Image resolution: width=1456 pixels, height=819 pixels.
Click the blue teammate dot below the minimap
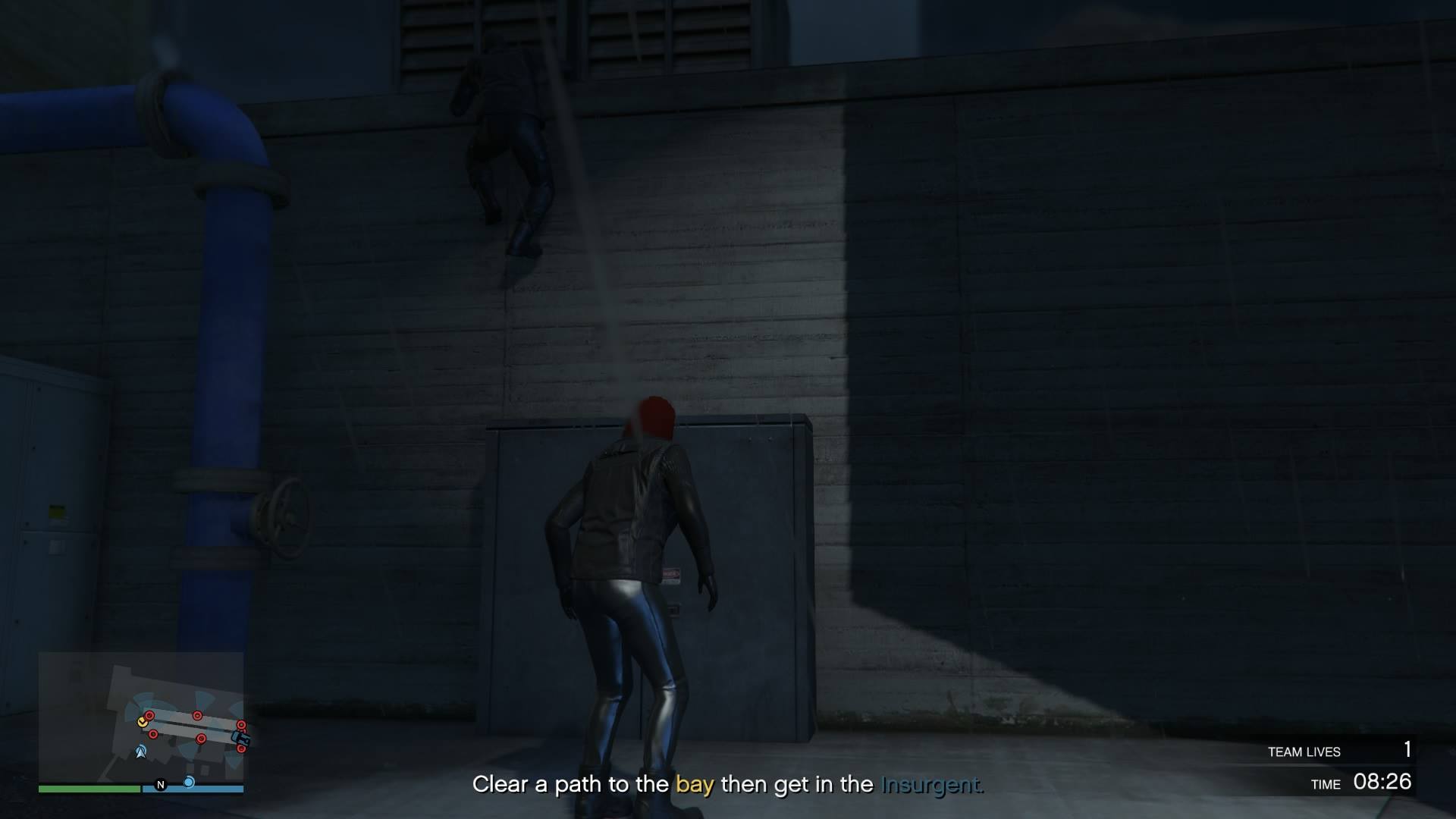tap(189, 782)
